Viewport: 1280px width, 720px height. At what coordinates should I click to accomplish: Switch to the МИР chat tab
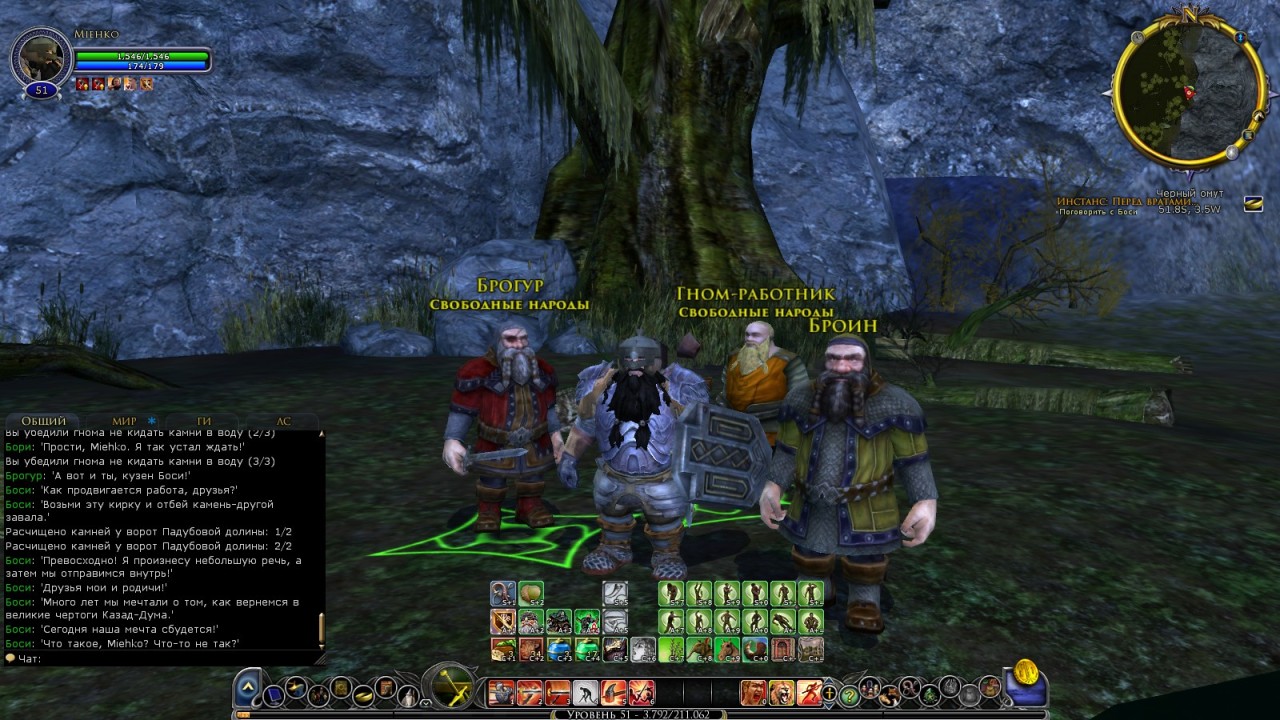click(124, 421)
